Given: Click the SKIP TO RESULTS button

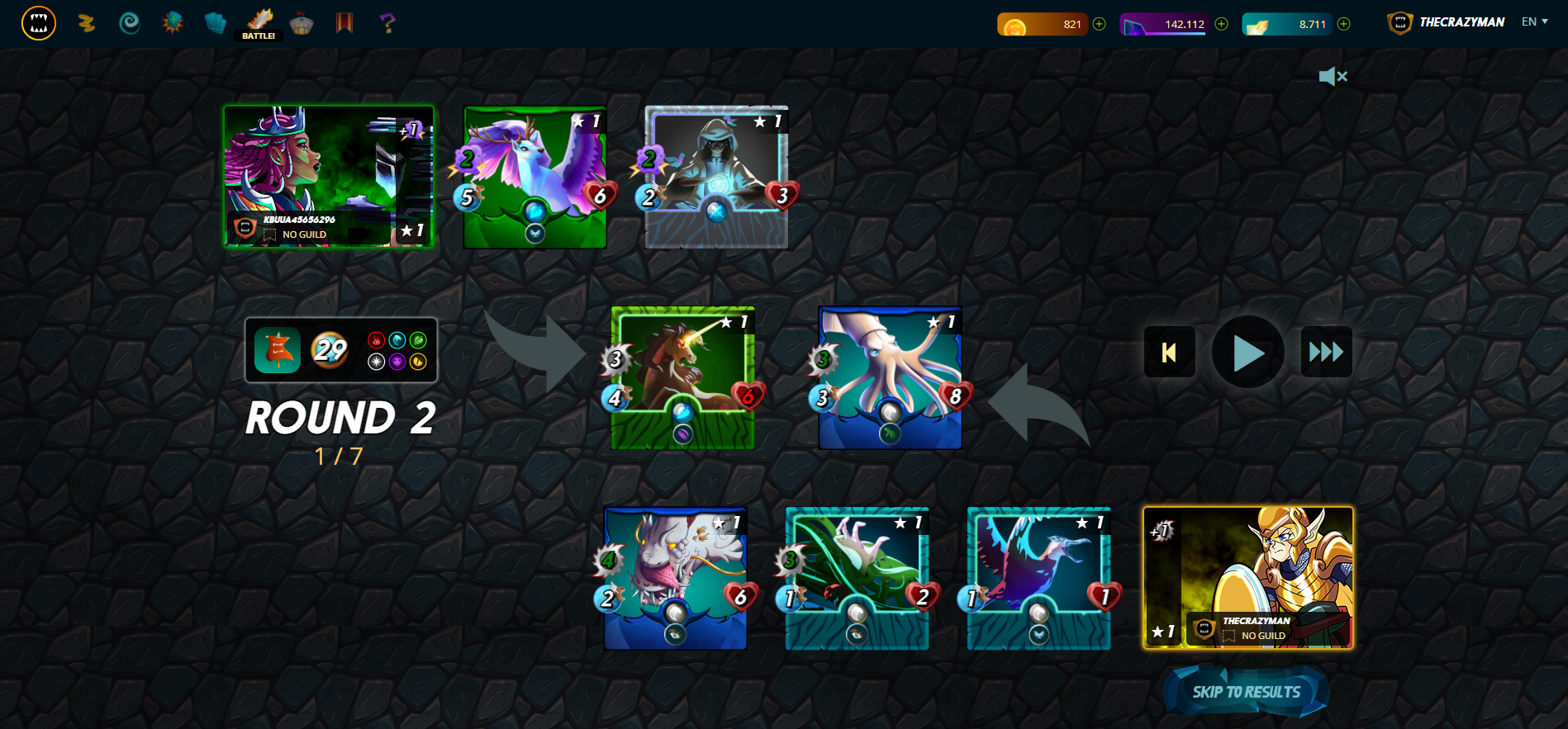Looking at the screenshot, I should click(x=1246, y=691).
